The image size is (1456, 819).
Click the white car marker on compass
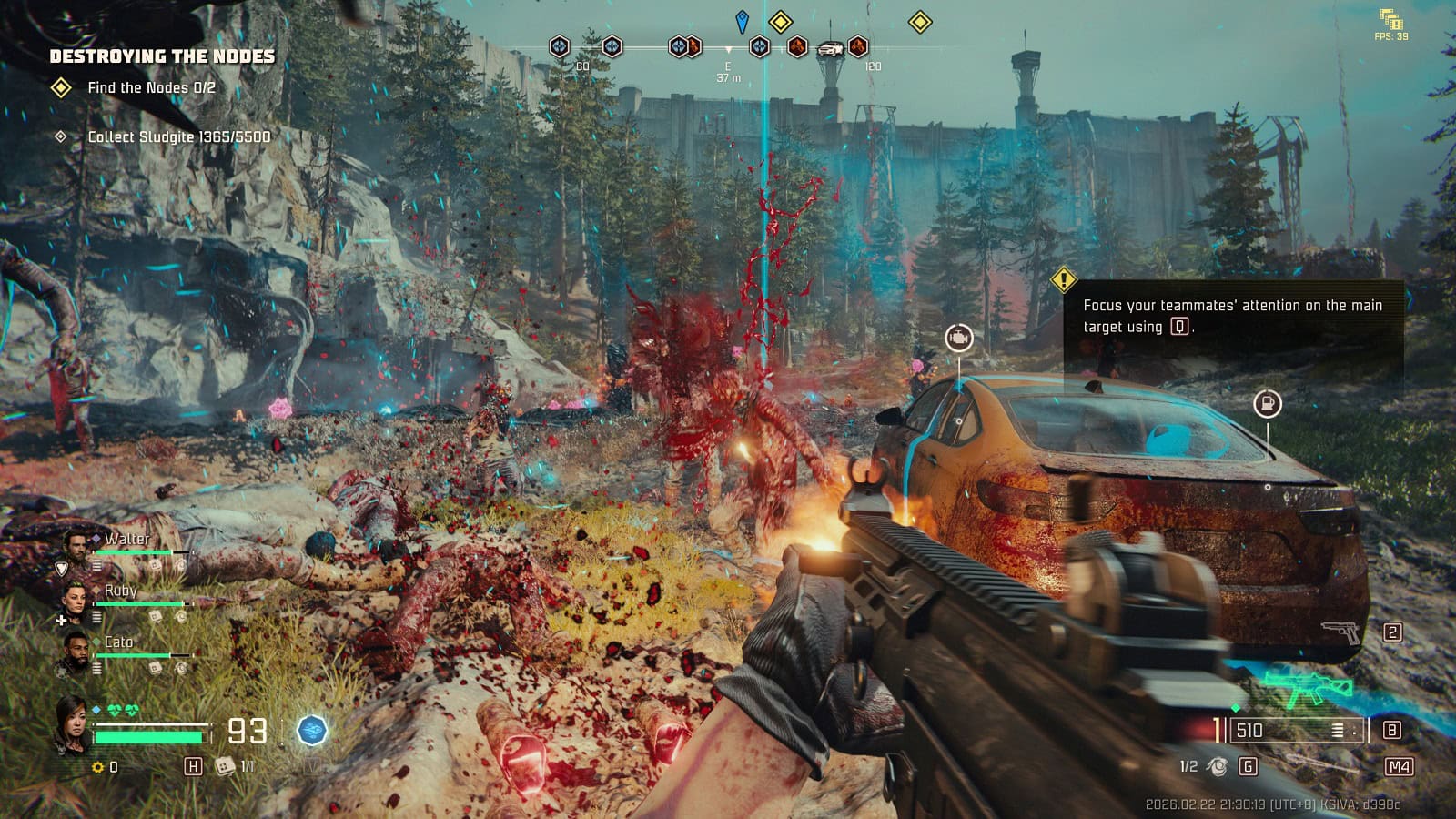(x=829, y=48)
